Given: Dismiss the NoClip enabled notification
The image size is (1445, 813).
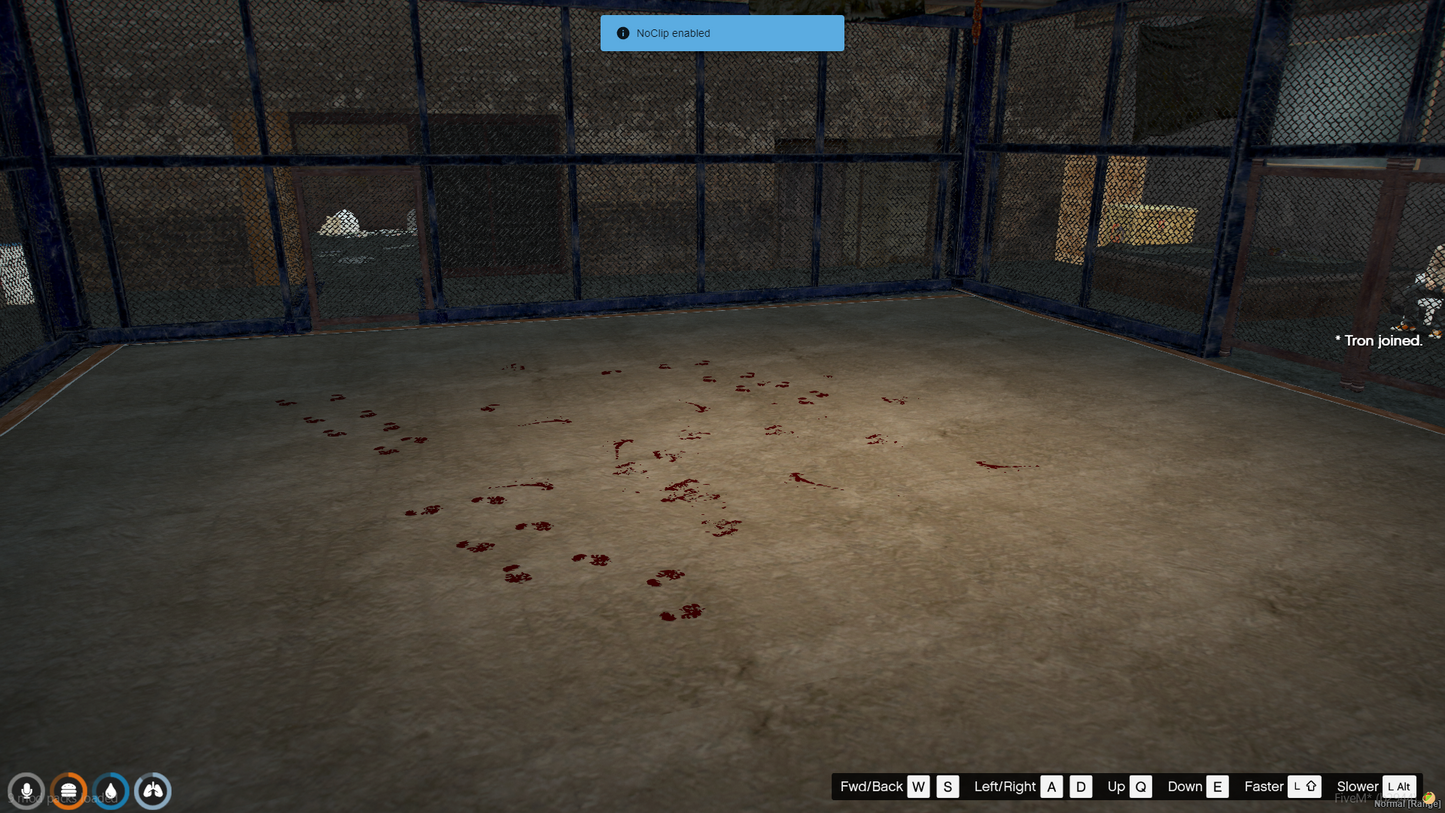Looking at the screenshot, I should point(721,33).
